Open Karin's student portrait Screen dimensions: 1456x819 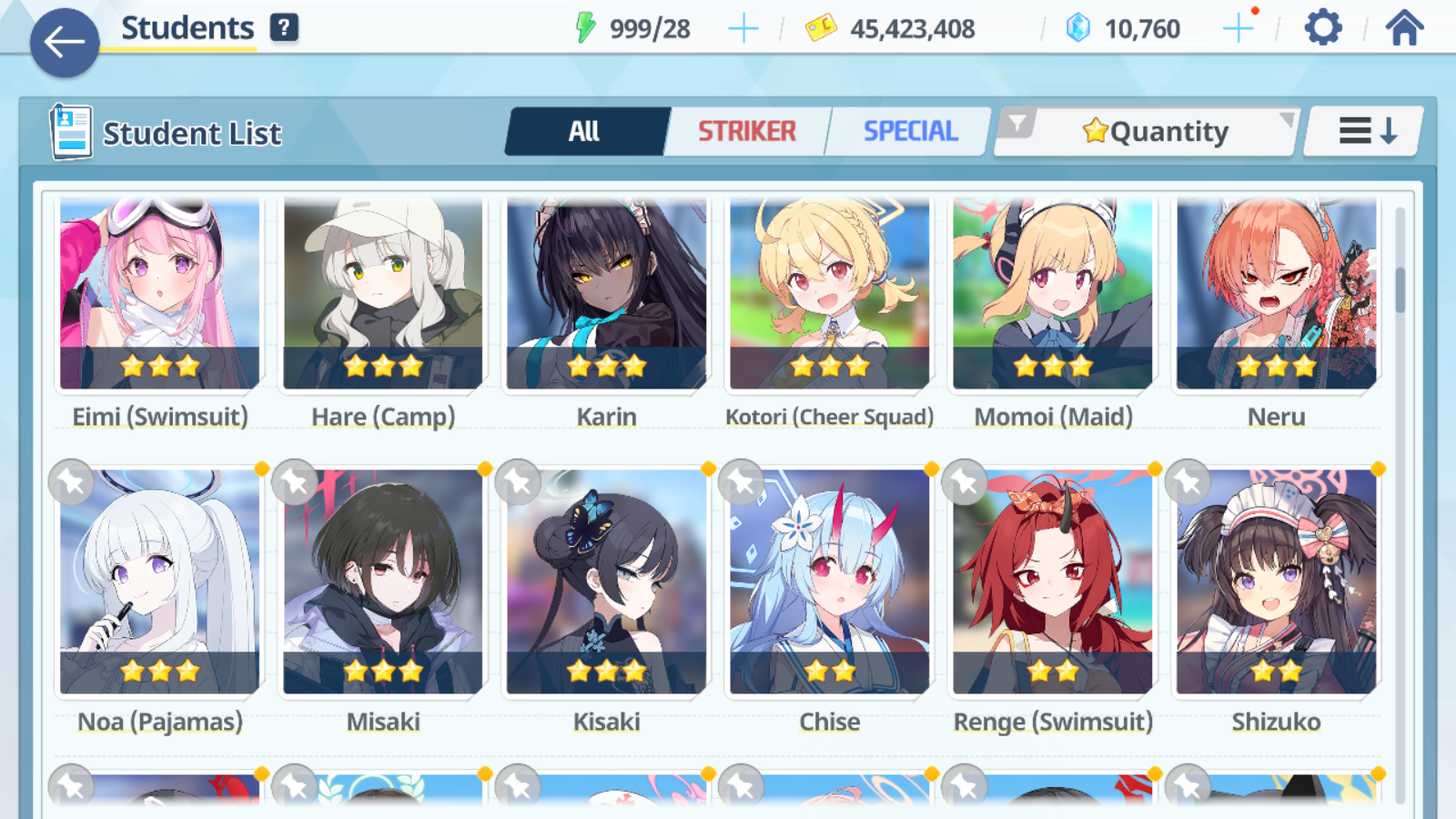(606, 291)
